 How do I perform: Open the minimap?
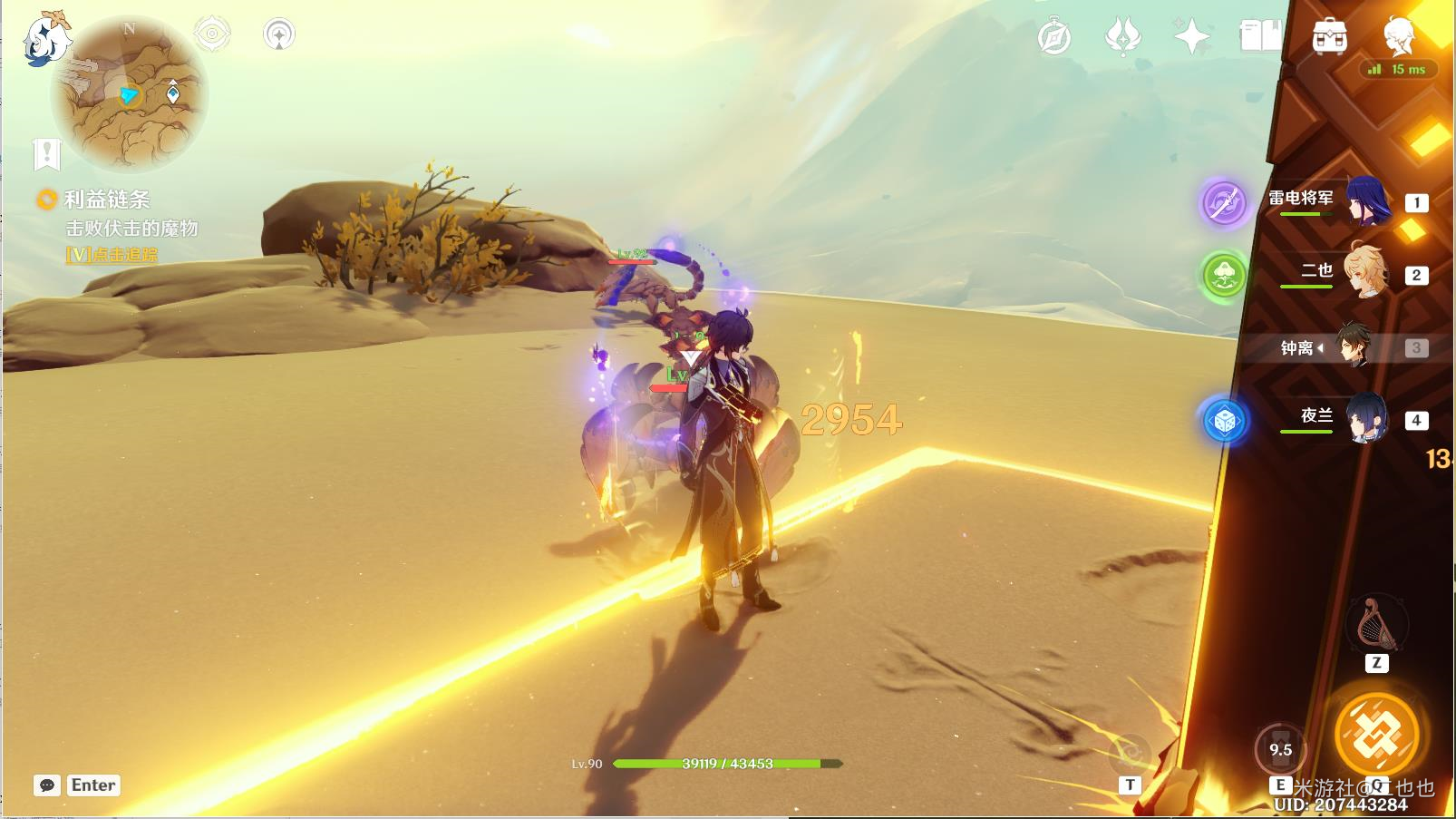click(130, 94)
